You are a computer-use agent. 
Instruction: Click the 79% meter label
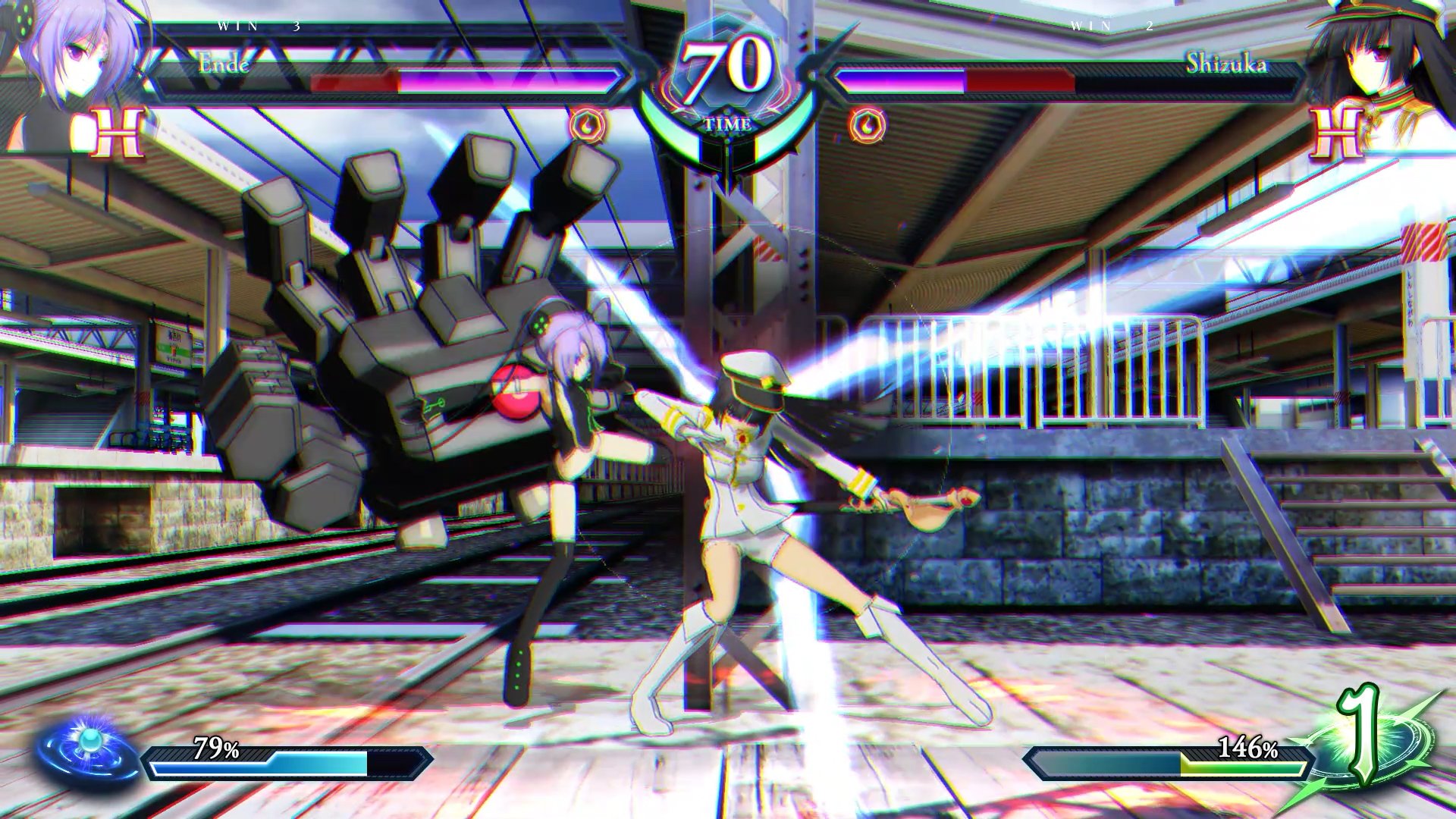pyautogui.click(x=216, y=749)
